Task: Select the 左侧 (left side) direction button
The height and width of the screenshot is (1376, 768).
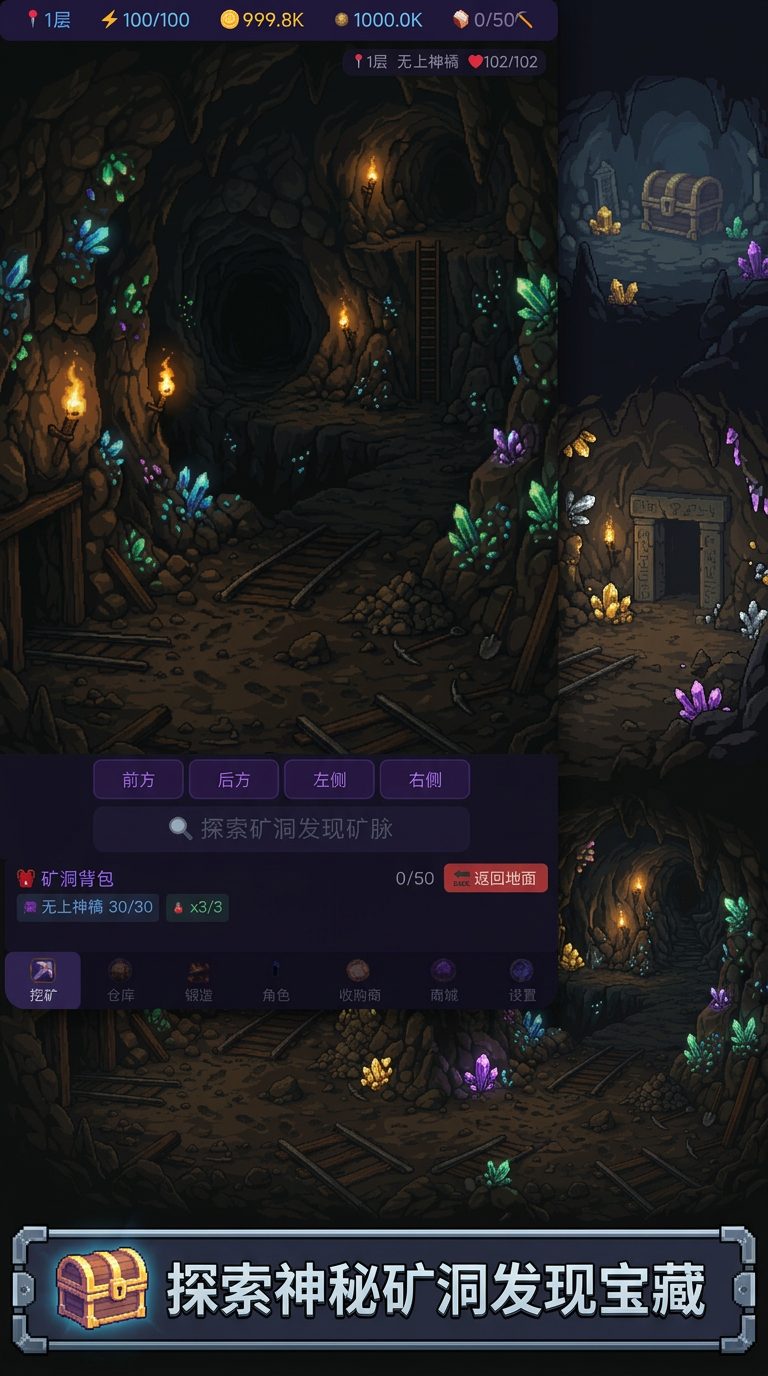Action: pyautogui.click(x=329, y=780)
